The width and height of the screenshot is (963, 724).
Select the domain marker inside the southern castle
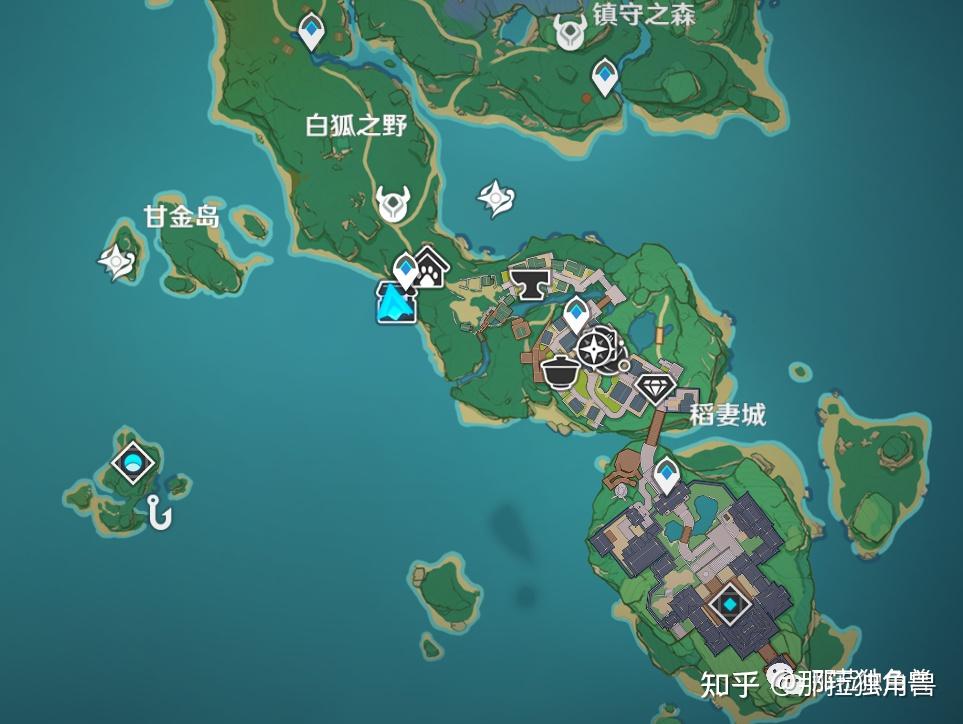[731, 604]
